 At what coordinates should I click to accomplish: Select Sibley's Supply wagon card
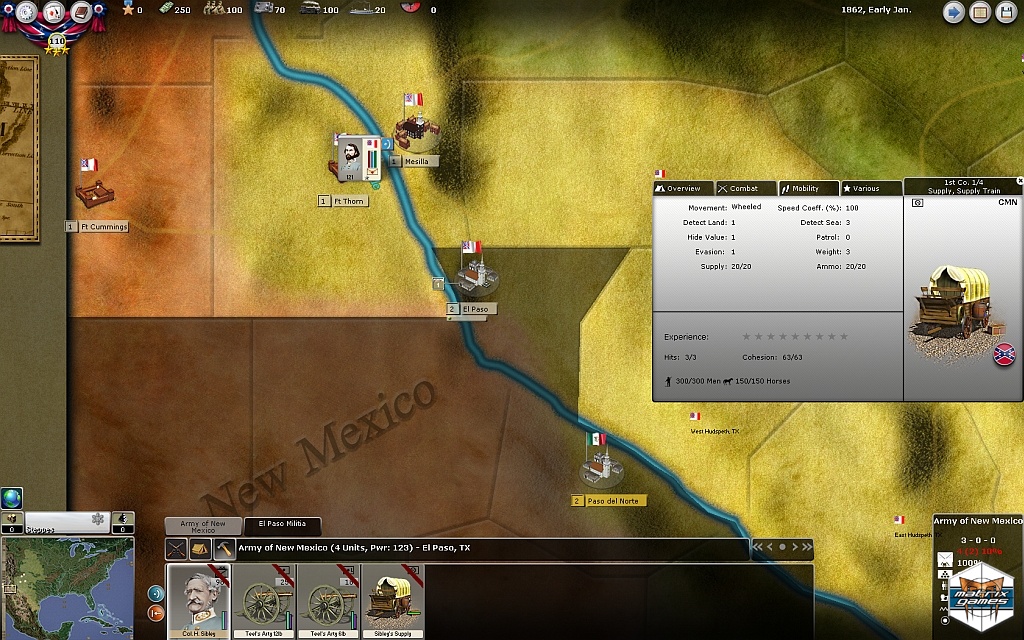point(393,600)
